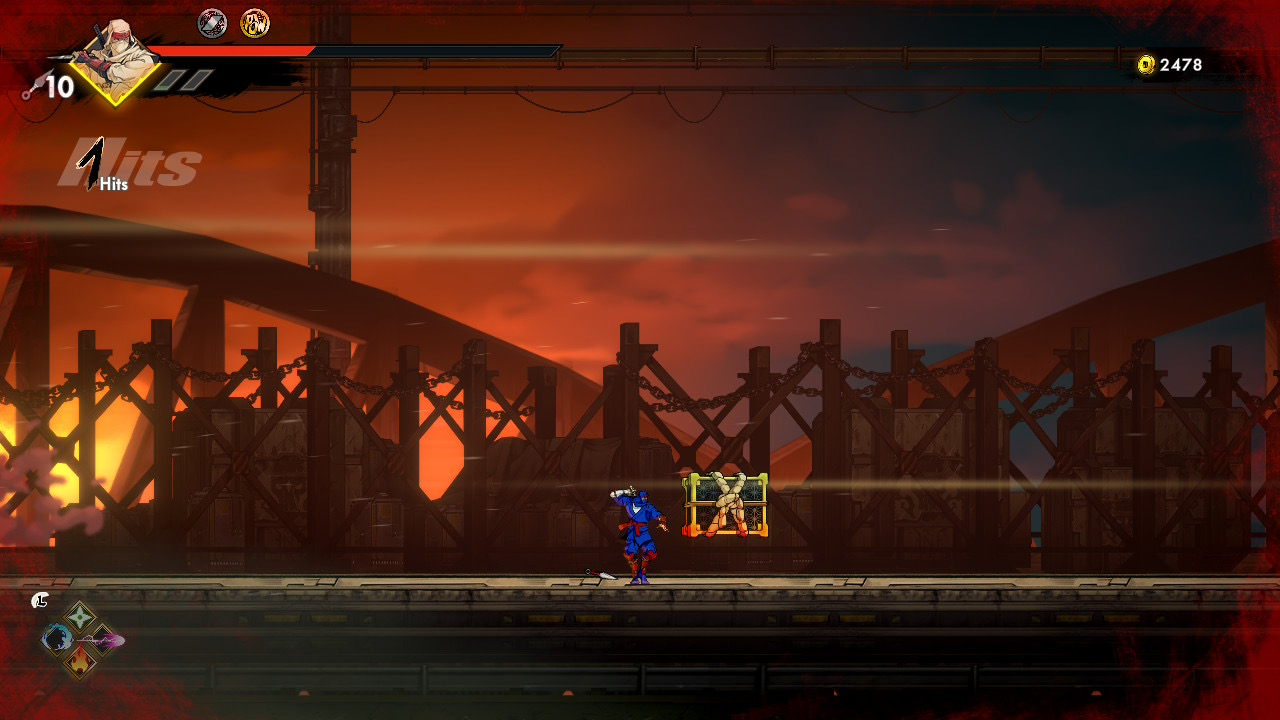Screen dimensions: 1280x720
Task: Choose the purple dash ninpo slot
Action: [x=103, y=639]
